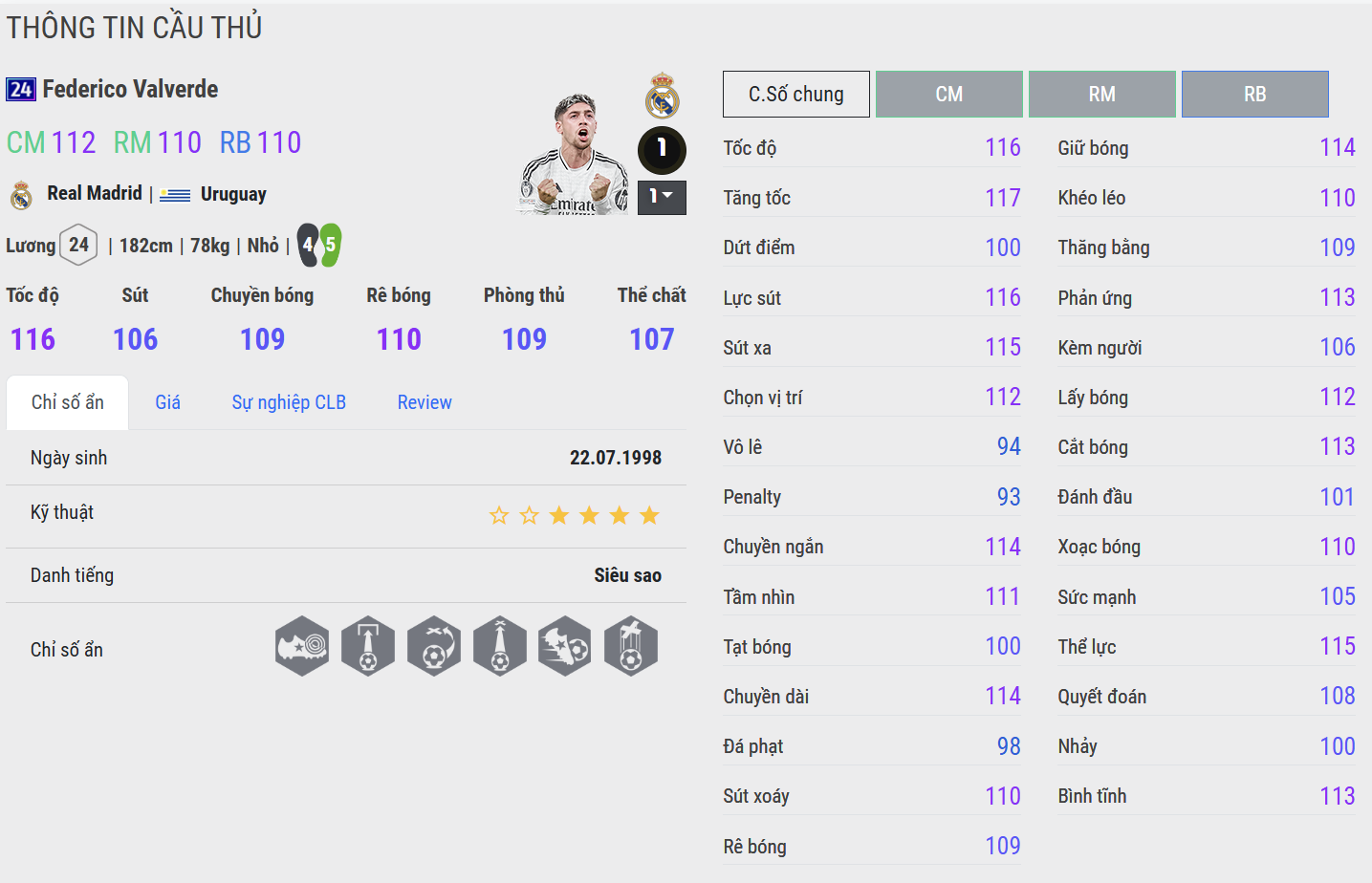Click the Federico Valverde player portrait
Viewport: 1372px width, 883px height.
coord(574,153)
